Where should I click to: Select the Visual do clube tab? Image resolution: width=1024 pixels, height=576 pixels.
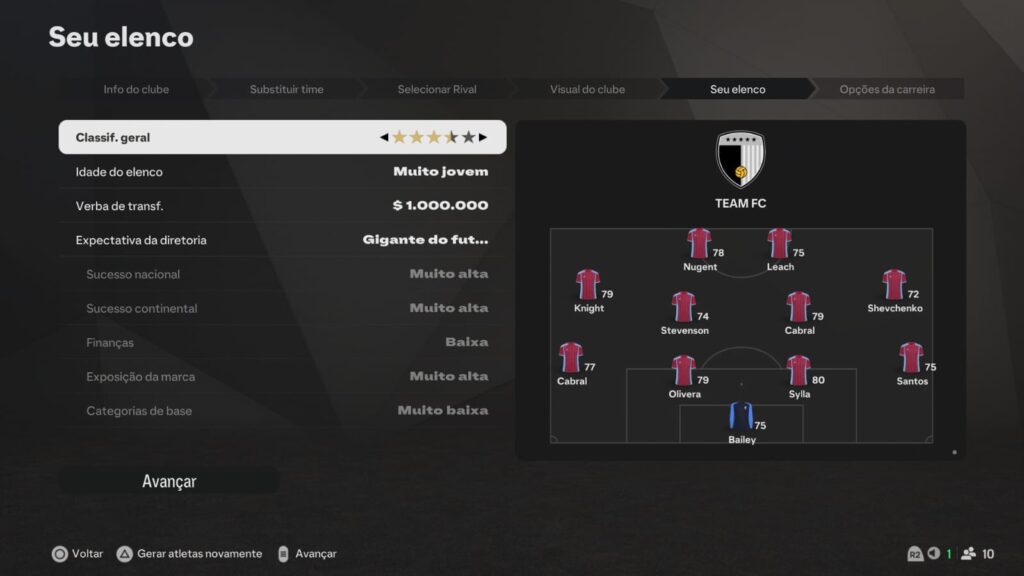pyautogui.click(x=587, y=89)
